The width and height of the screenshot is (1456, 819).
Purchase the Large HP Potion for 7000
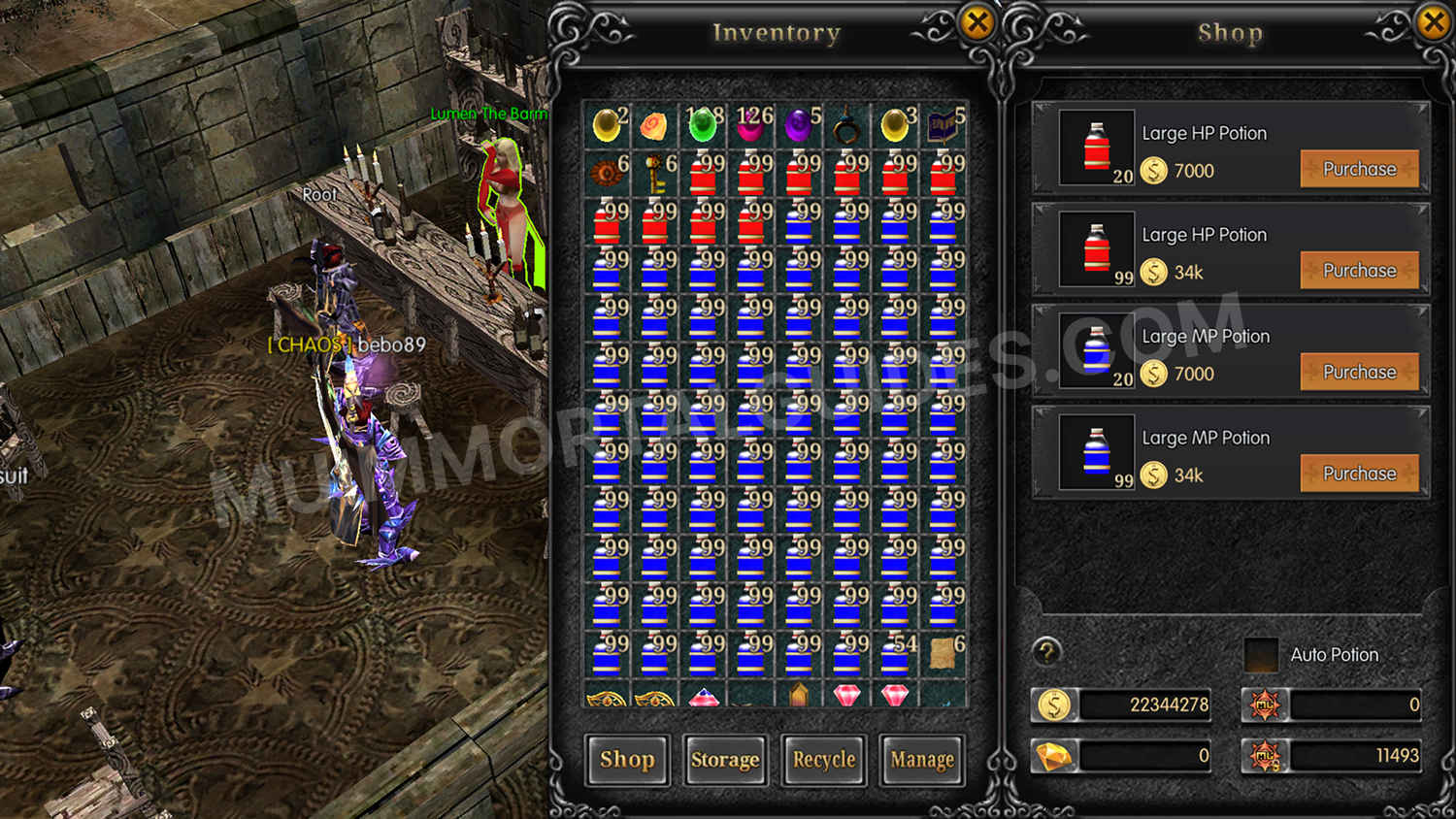pyautogui.click(x=1360, y=168)
